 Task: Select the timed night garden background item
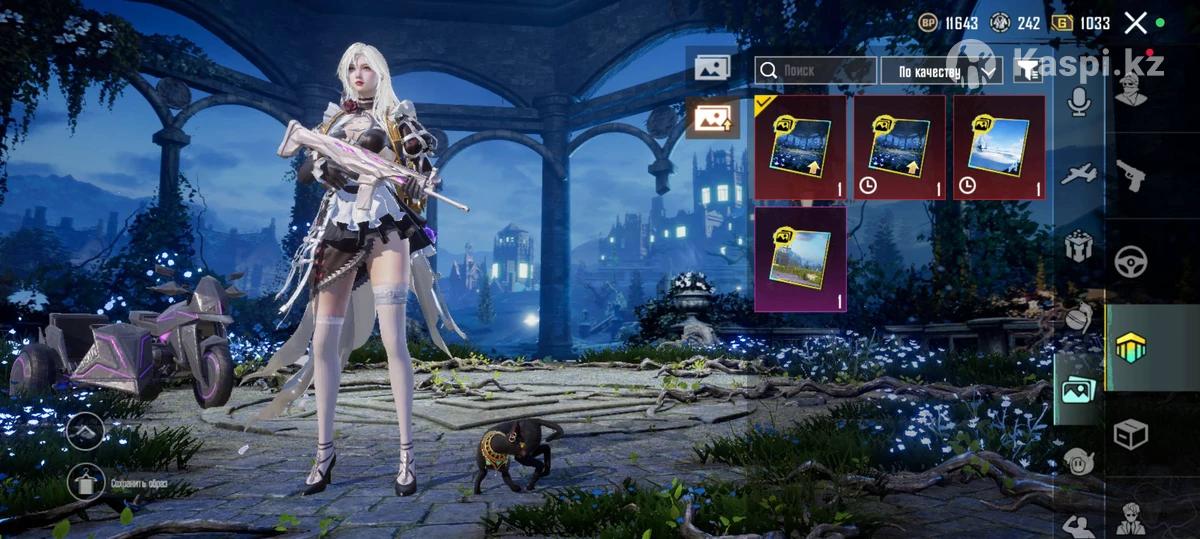click(x=899, y=147)
